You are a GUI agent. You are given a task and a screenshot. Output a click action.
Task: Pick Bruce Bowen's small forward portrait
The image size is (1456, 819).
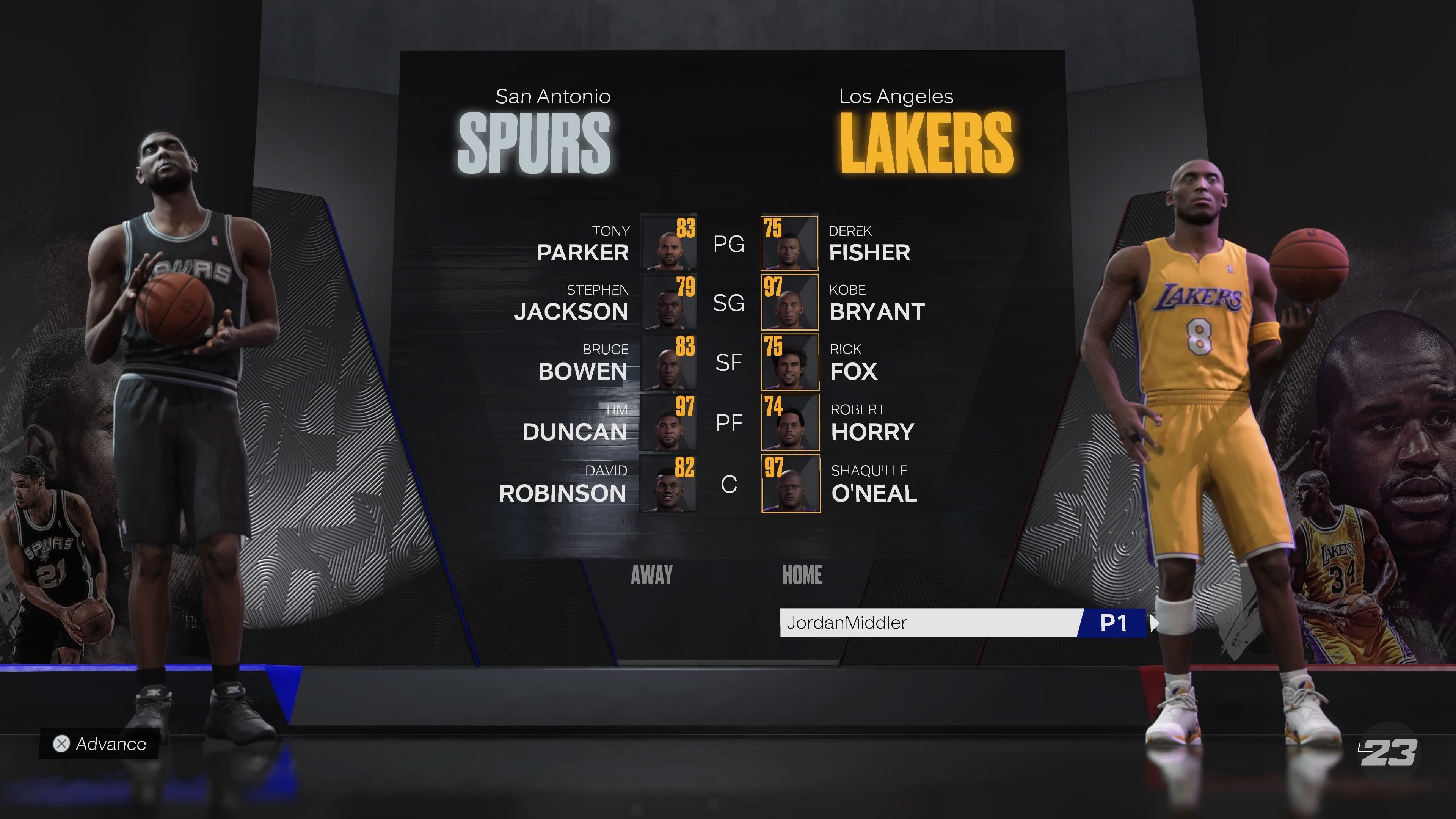click(668, 362)
